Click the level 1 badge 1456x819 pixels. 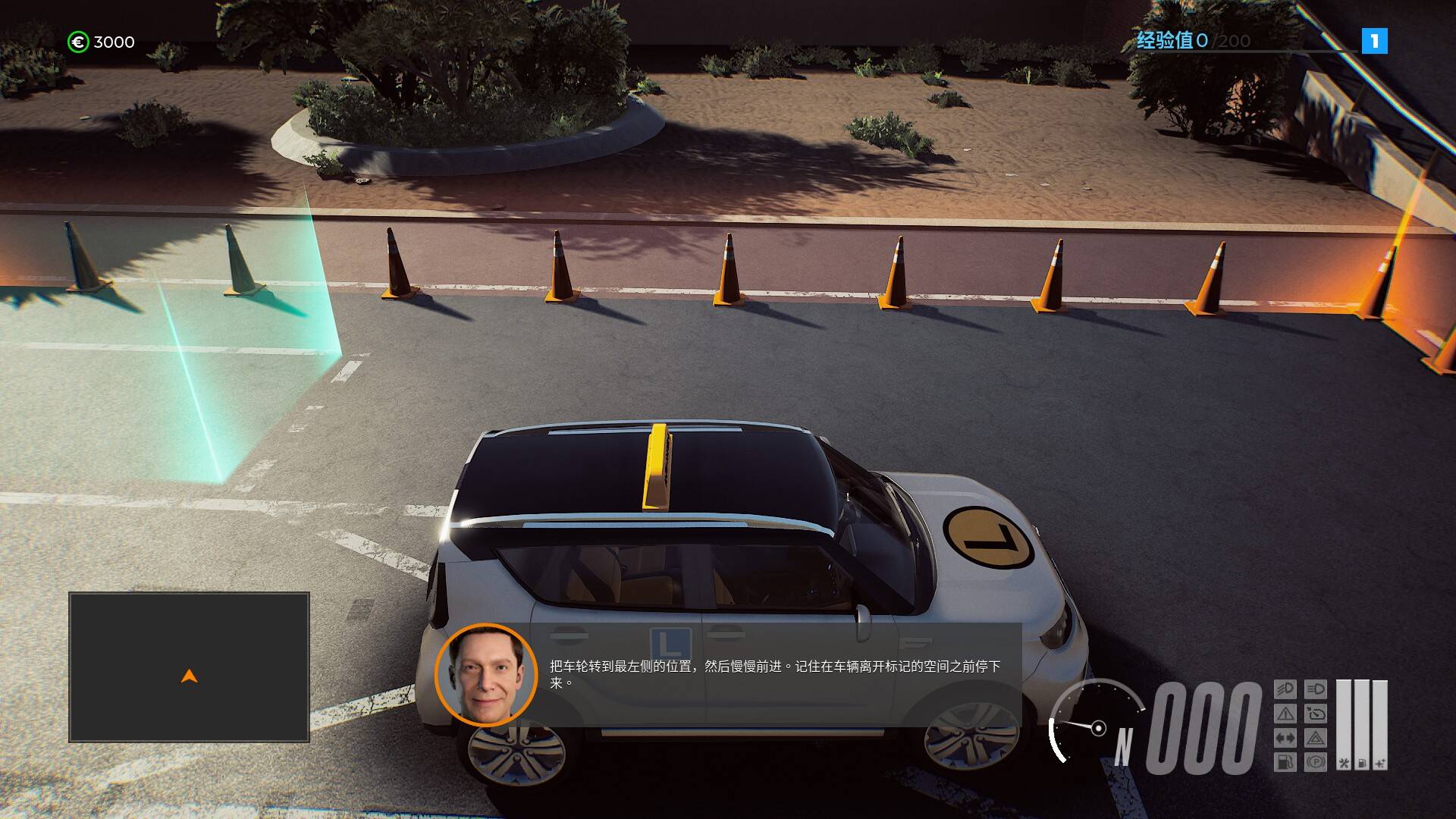pos(1374,41)
